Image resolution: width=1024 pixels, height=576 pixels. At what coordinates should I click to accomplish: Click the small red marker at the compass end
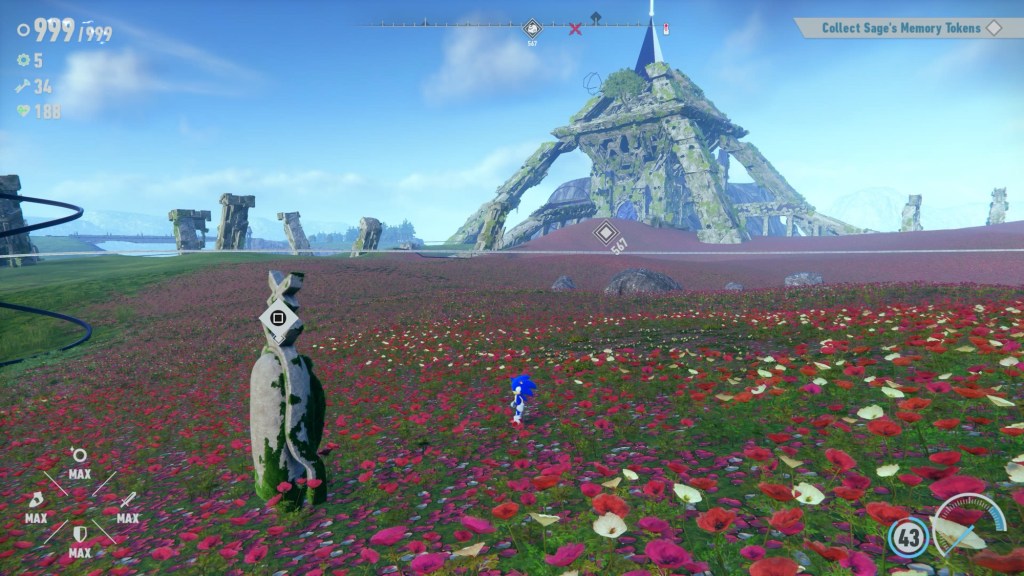(x=666, y=28)
